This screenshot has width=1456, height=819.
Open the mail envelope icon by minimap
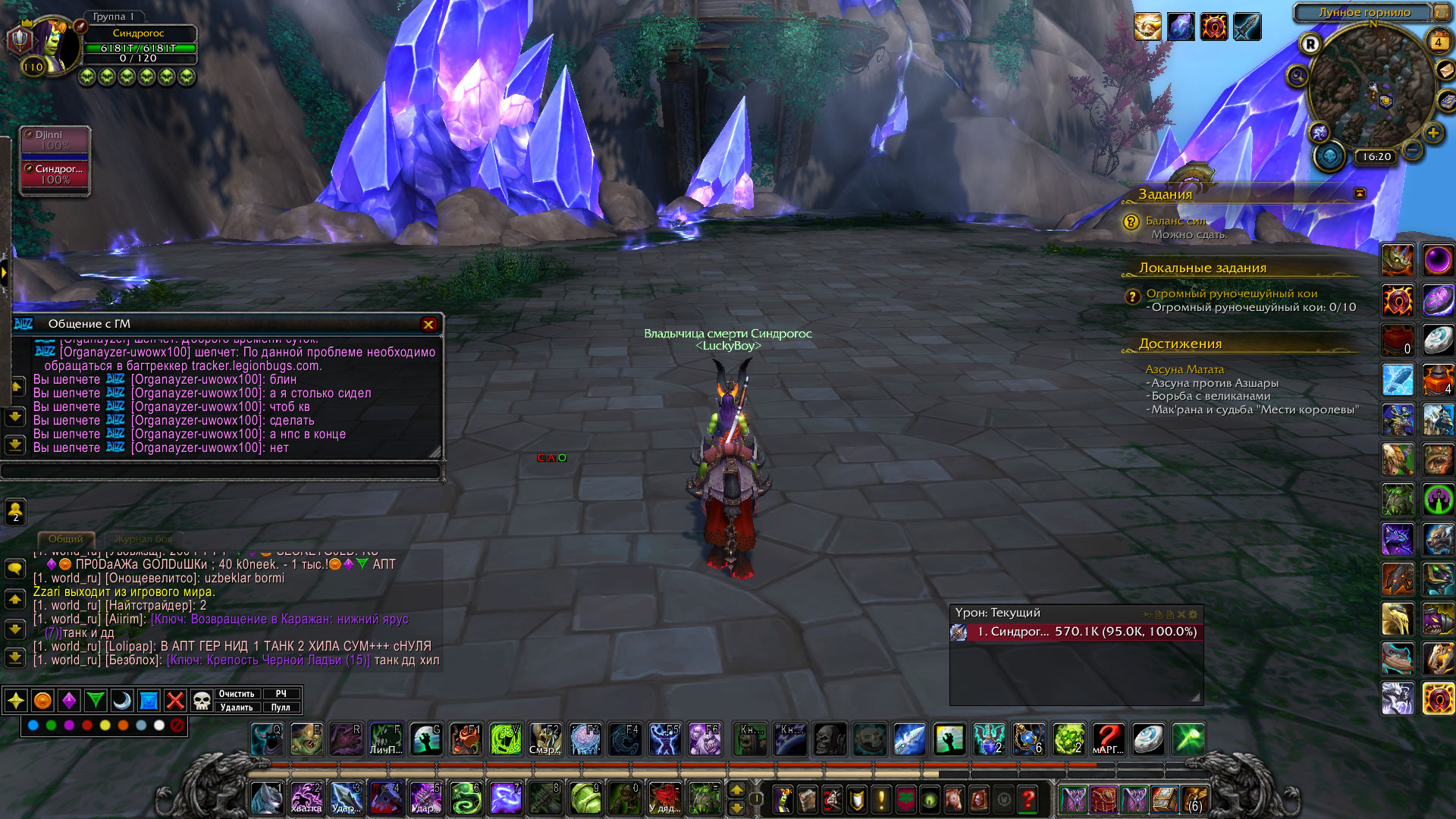(1445, 70)
